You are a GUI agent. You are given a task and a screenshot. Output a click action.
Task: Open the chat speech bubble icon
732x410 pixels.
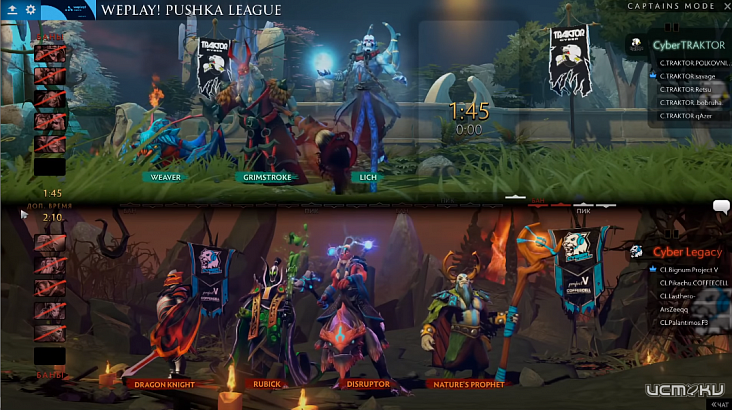coord(721,207)
